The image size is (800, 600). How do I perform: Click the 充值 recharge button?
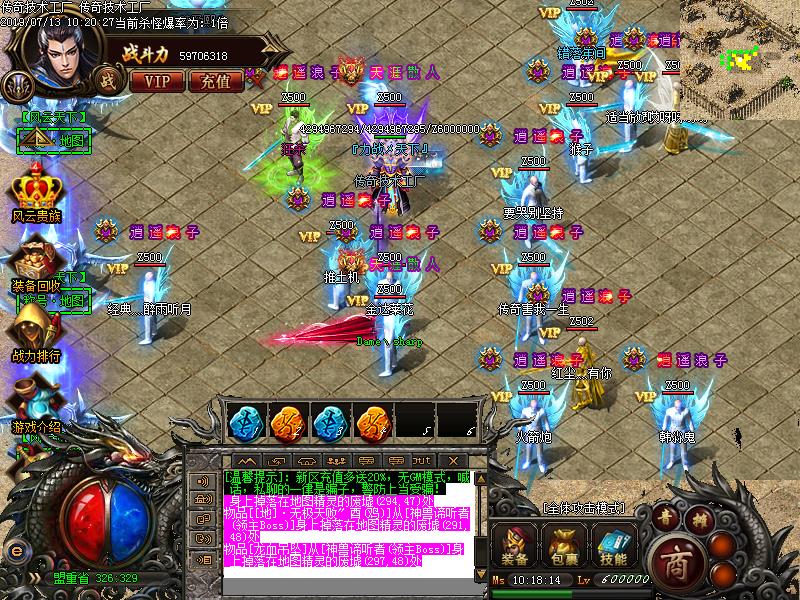pyautogui.click(x=215, y=81)
